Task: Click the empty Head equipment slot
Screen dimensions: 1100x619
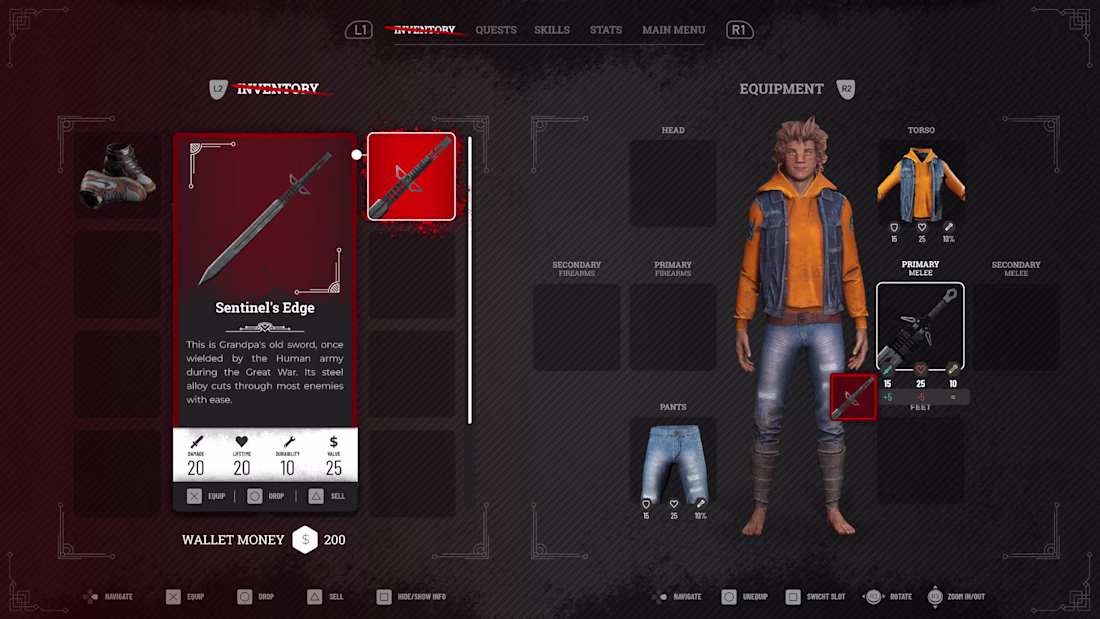Action: 673,183
